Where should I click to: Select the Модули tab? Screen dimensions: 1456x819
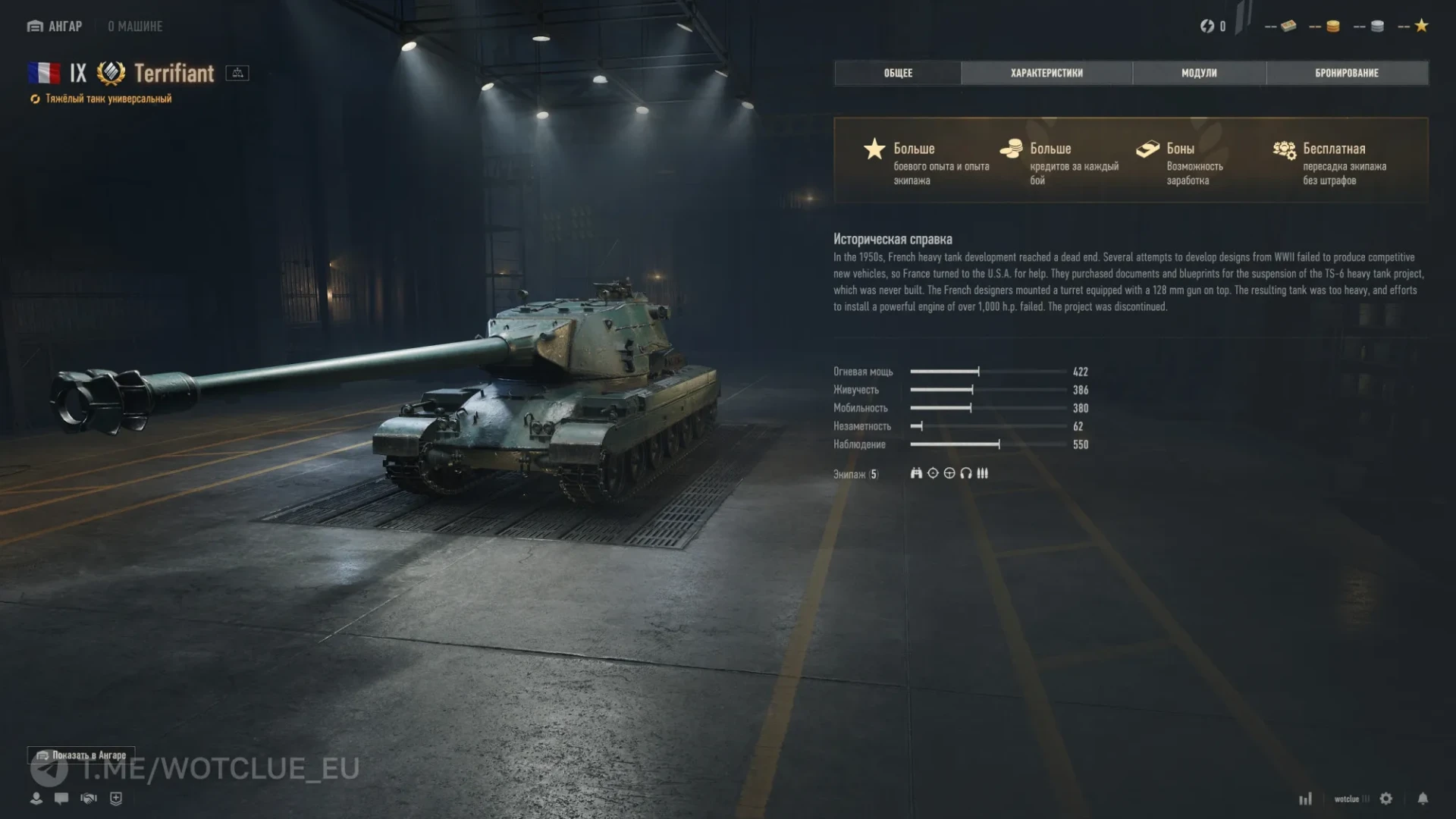(1199, 73)
